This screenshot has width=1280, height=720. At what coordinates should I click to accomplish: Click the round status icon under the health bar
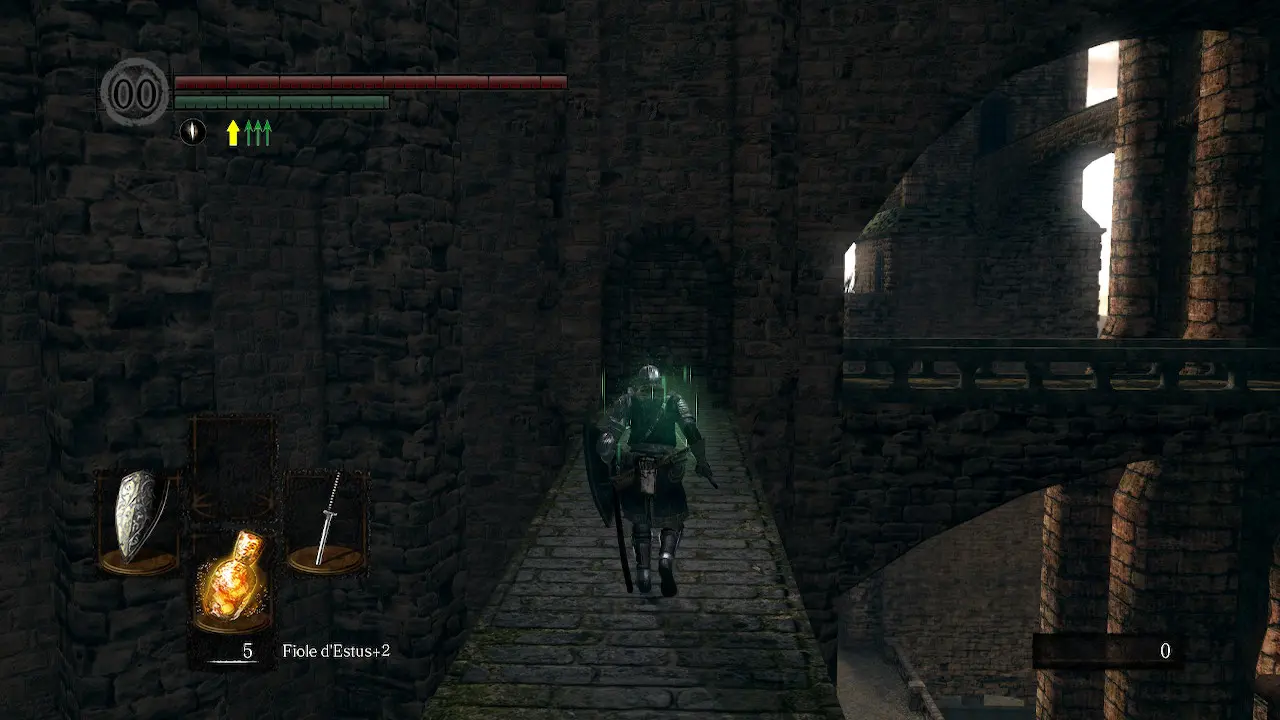(193, 131)
